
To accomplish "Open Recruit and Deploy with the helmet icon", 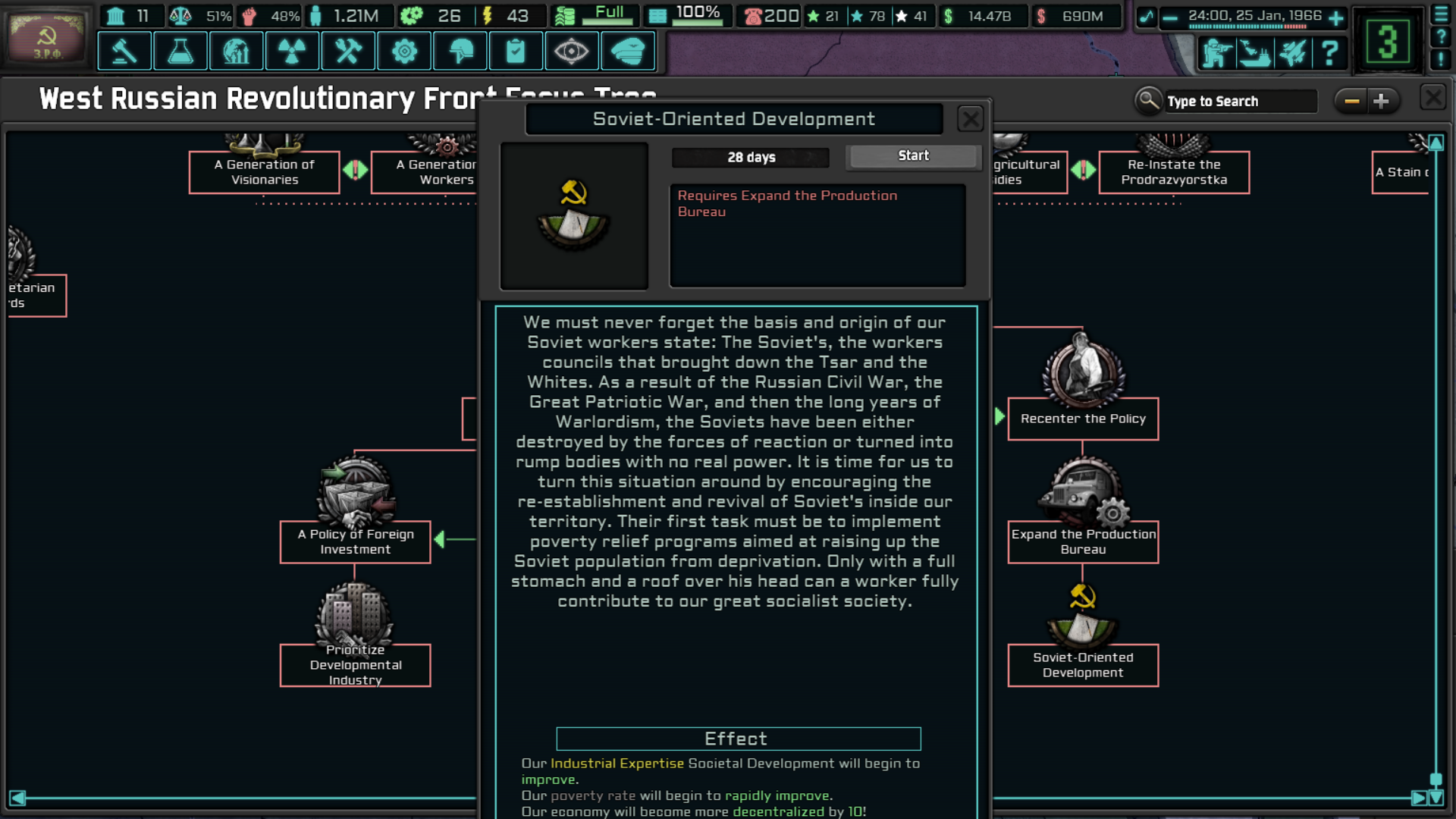I will pos(460,51).
